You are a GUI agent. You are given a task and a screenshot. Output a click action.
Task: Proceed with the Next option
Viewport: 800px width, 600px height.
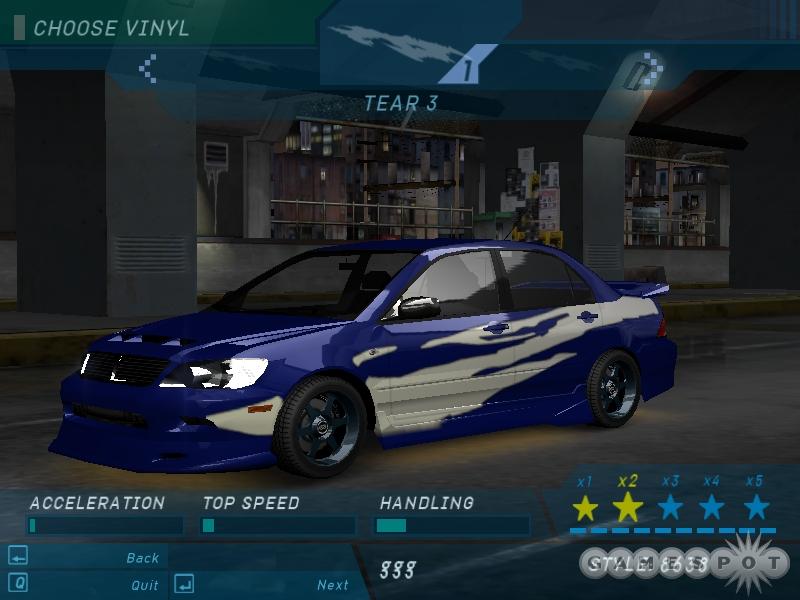tap(333, 585)
